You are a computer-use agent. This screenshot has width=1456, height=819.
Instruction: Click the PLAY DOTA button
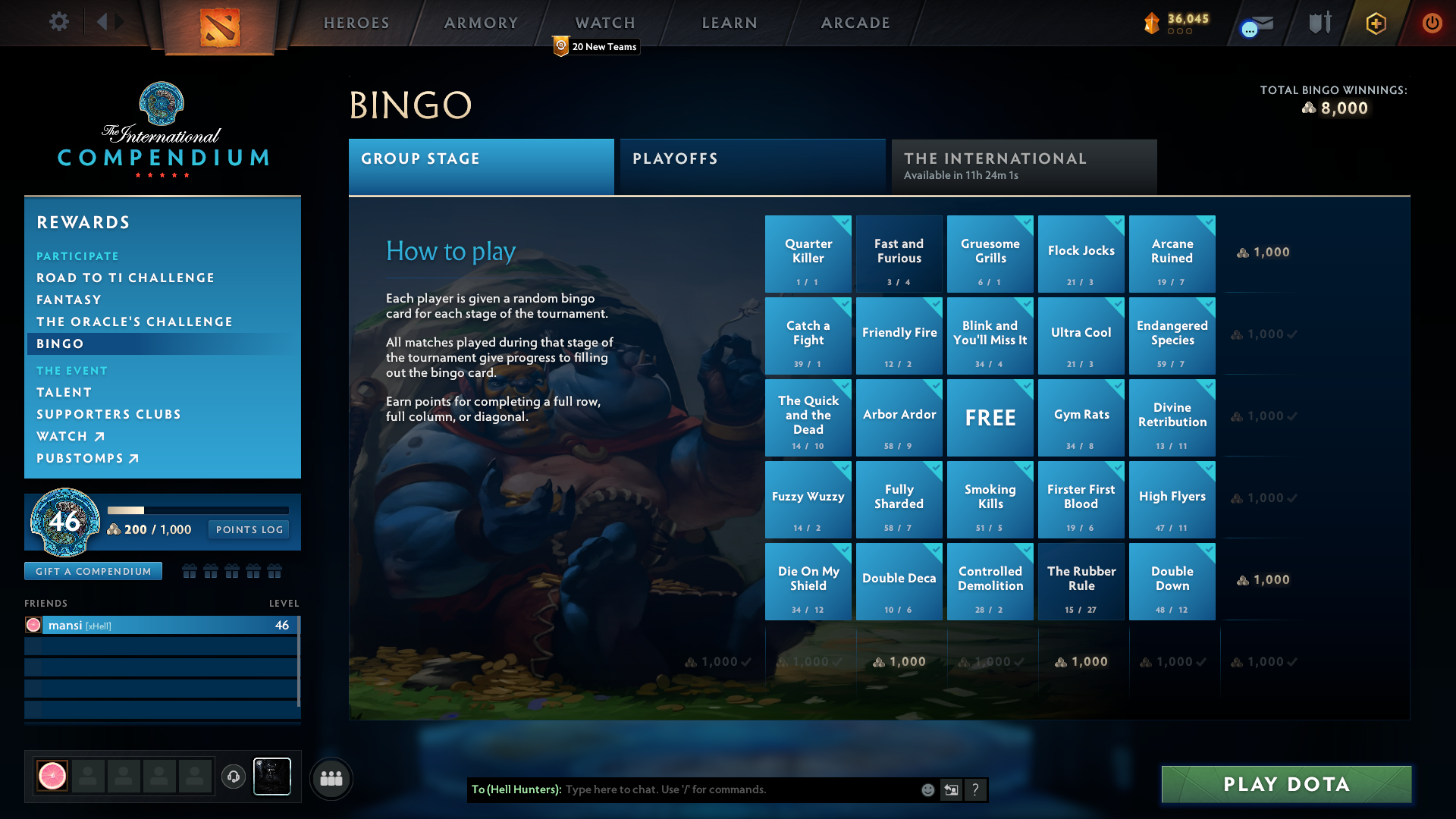(x=1285, y=784)
